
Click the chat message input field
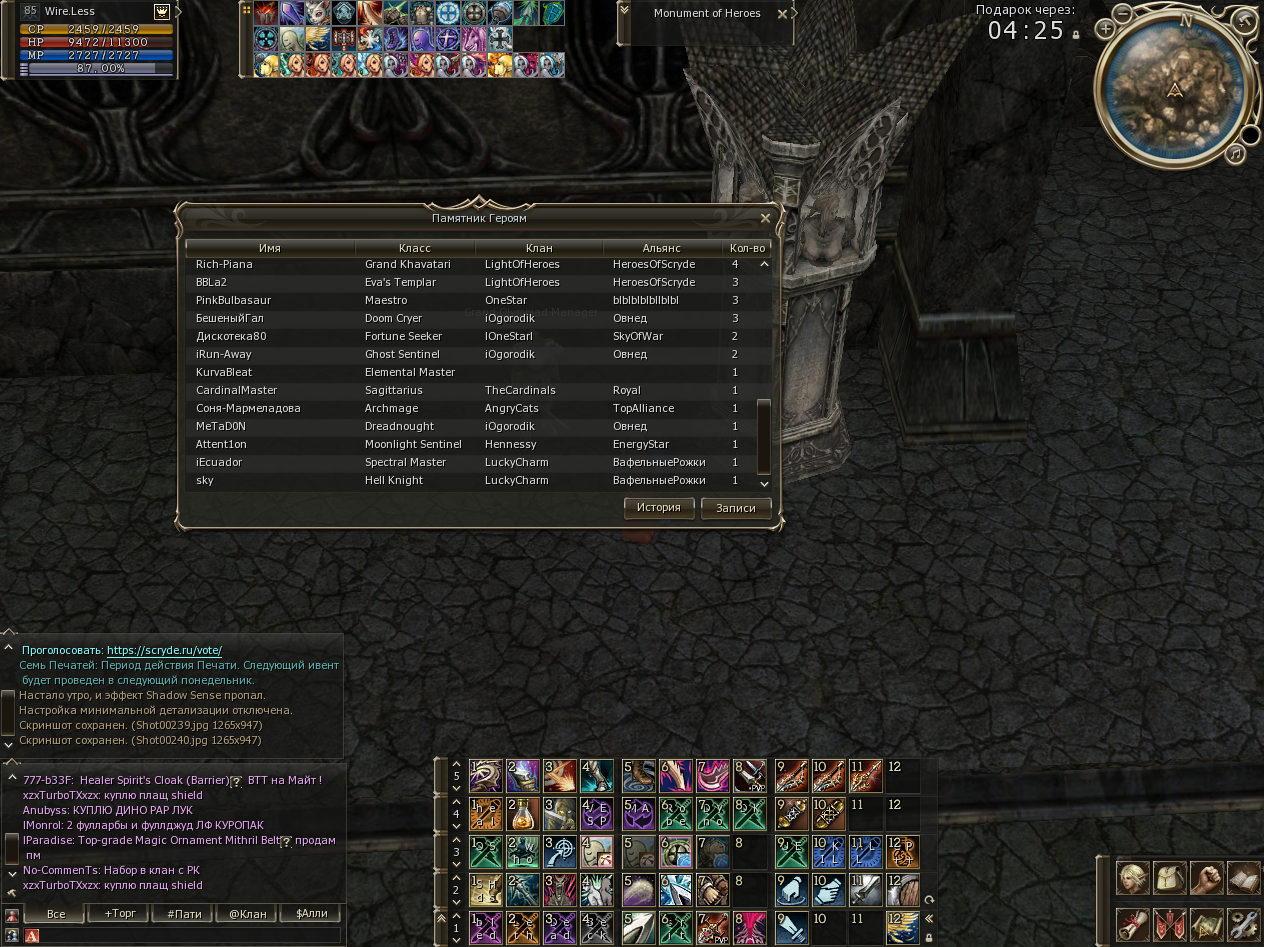pos(190,936)
